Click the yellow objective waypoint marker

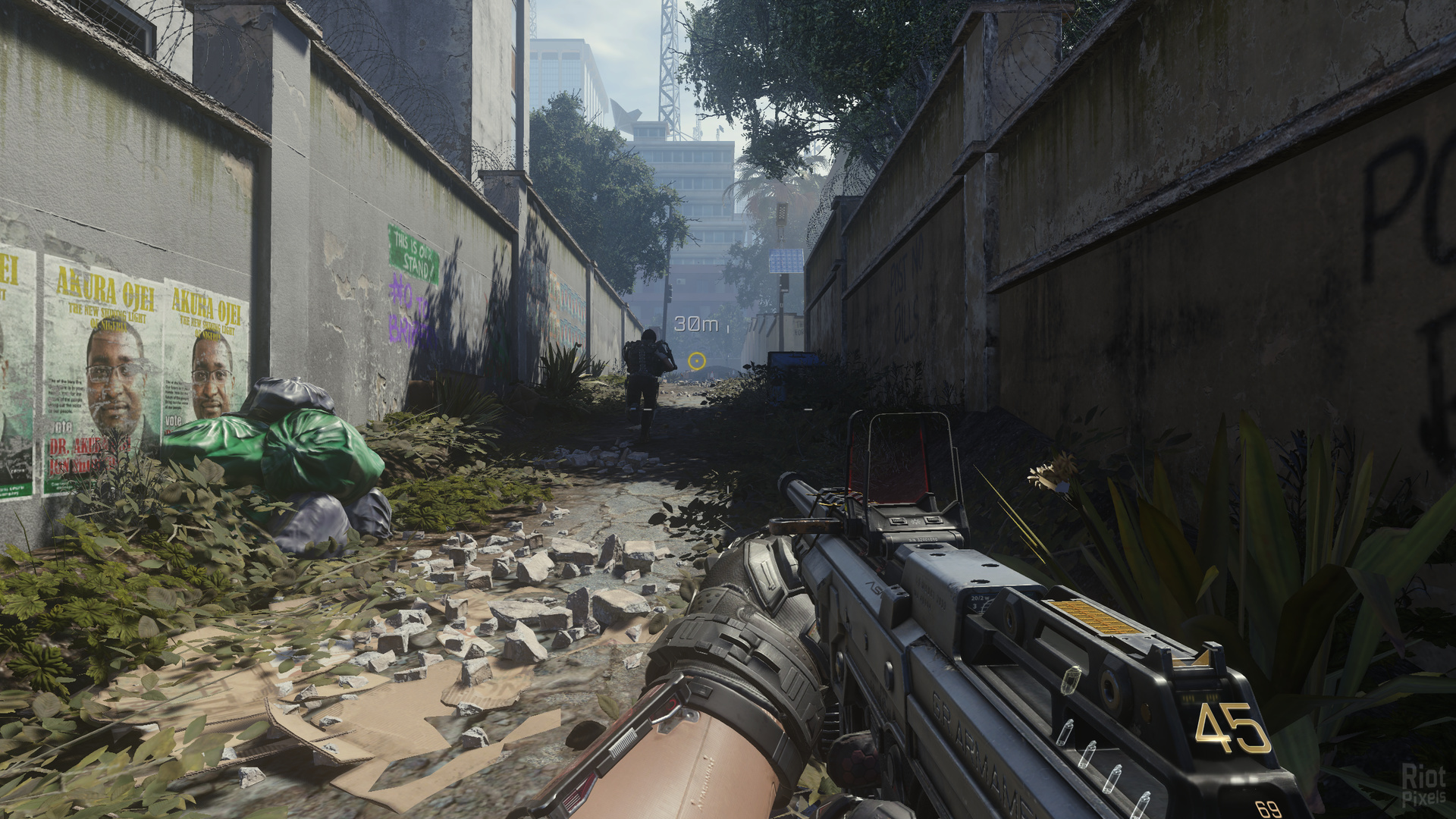pos(697,361)
